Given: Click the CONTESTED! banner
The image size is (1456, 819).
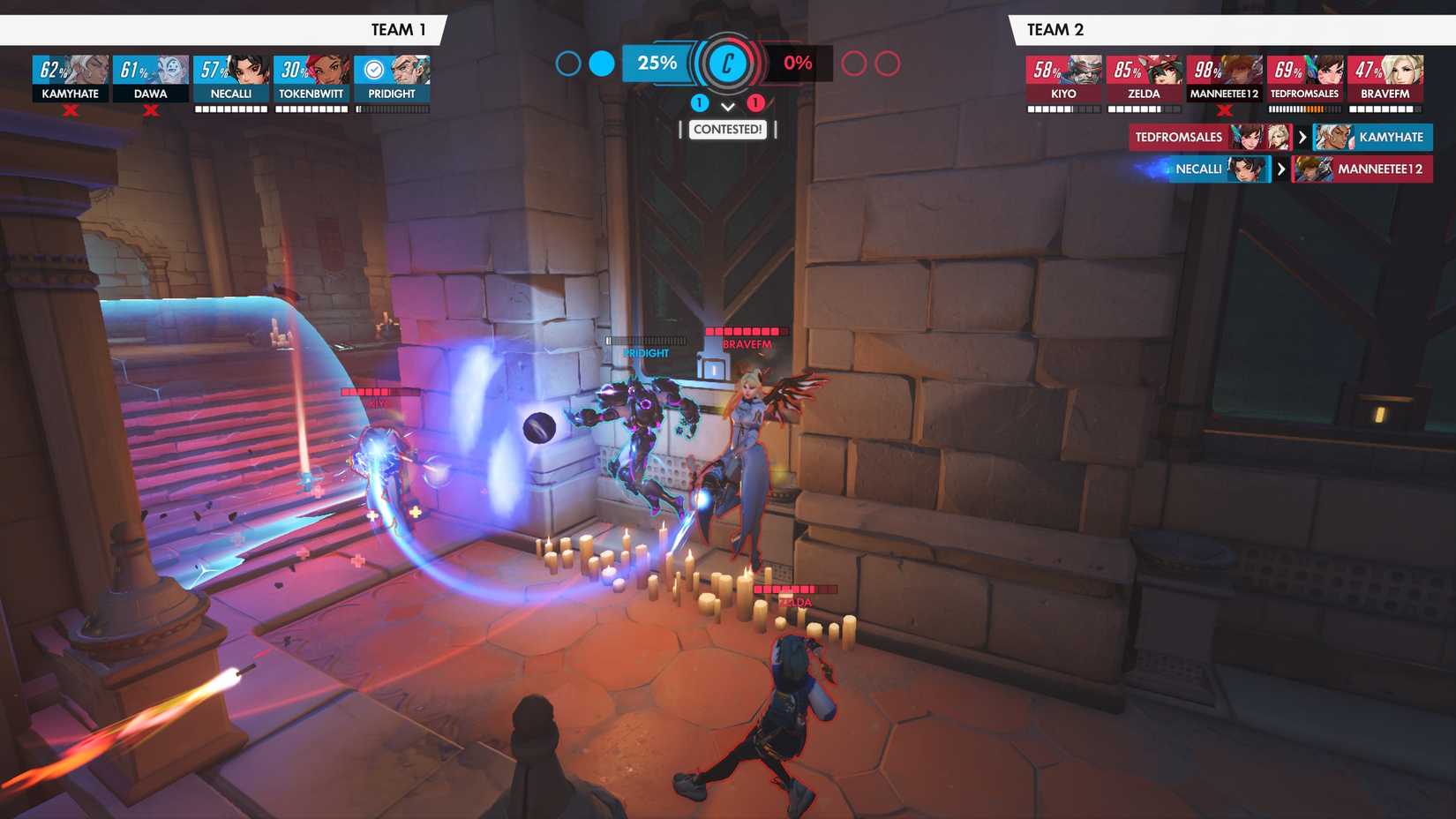Looking at the screenshot, I should (x=728, y=129).
